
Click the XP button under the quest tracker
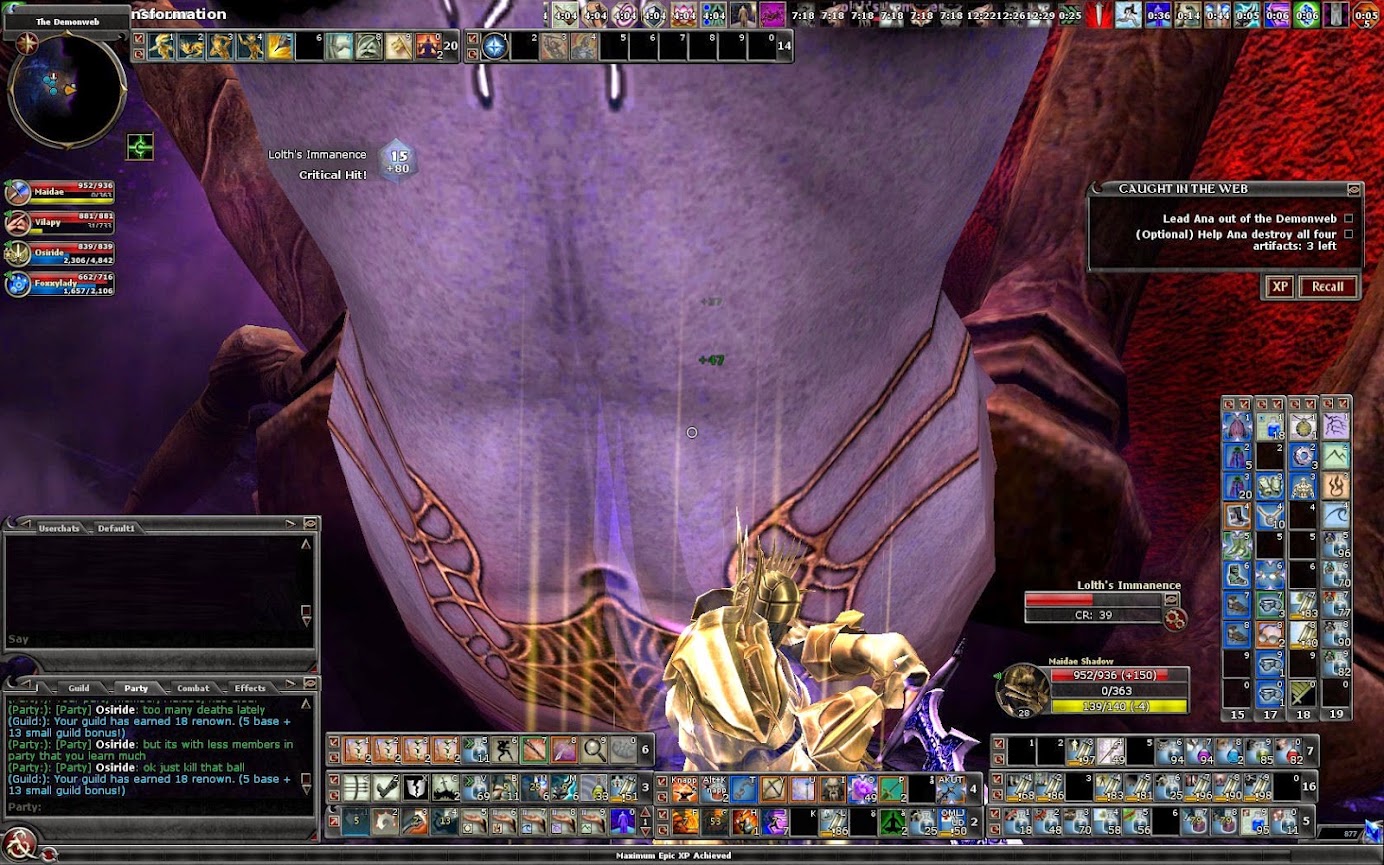(x=1280, y=287)
